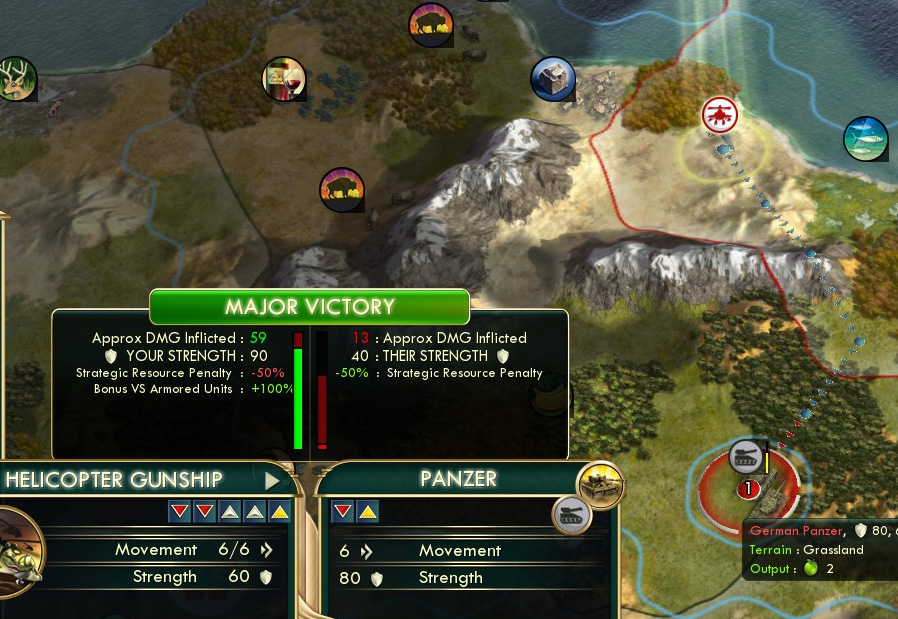Click the wine resource icon
898x619 pixels.
pos(283,78)
